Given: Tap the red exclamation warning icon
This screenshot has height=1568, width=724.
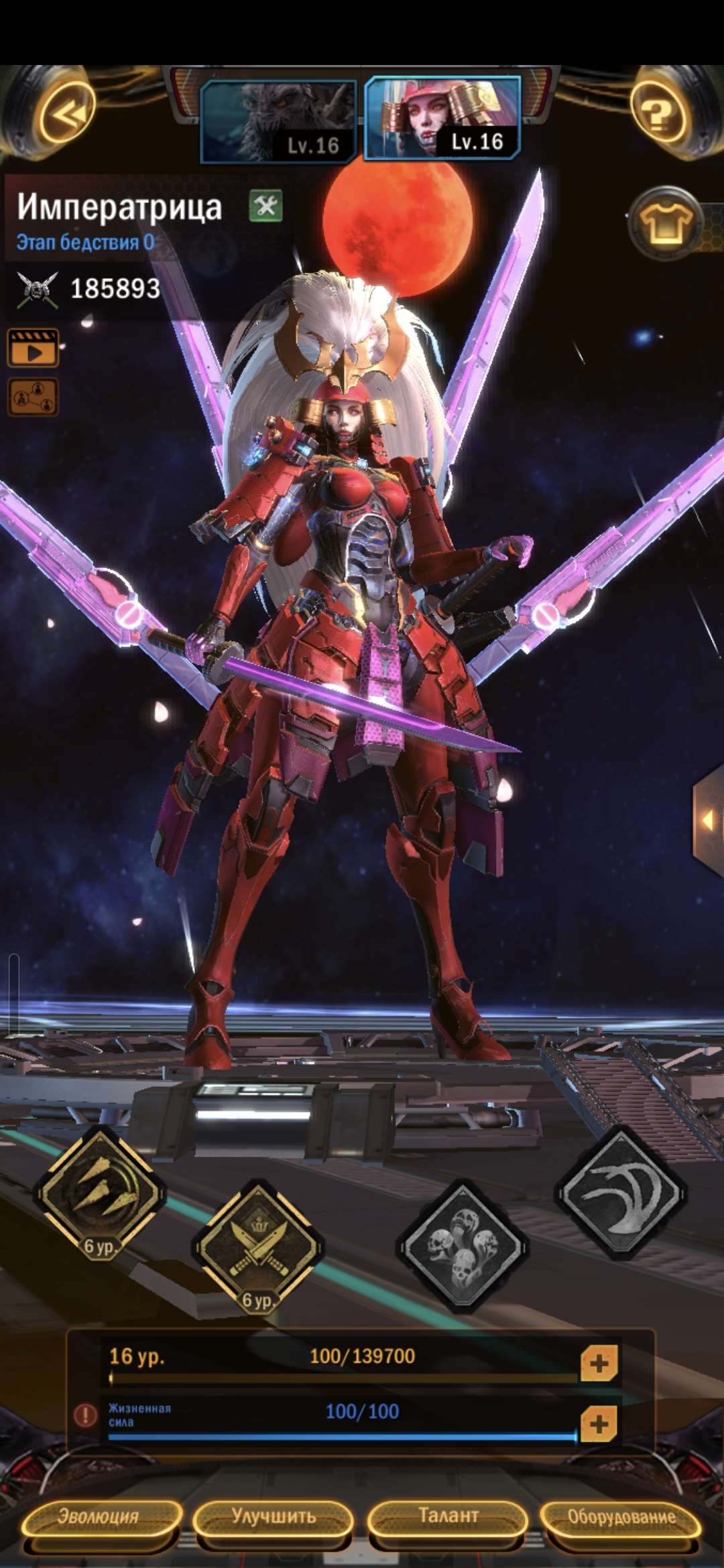Looking at the screenshot, I should [85, 1415].
